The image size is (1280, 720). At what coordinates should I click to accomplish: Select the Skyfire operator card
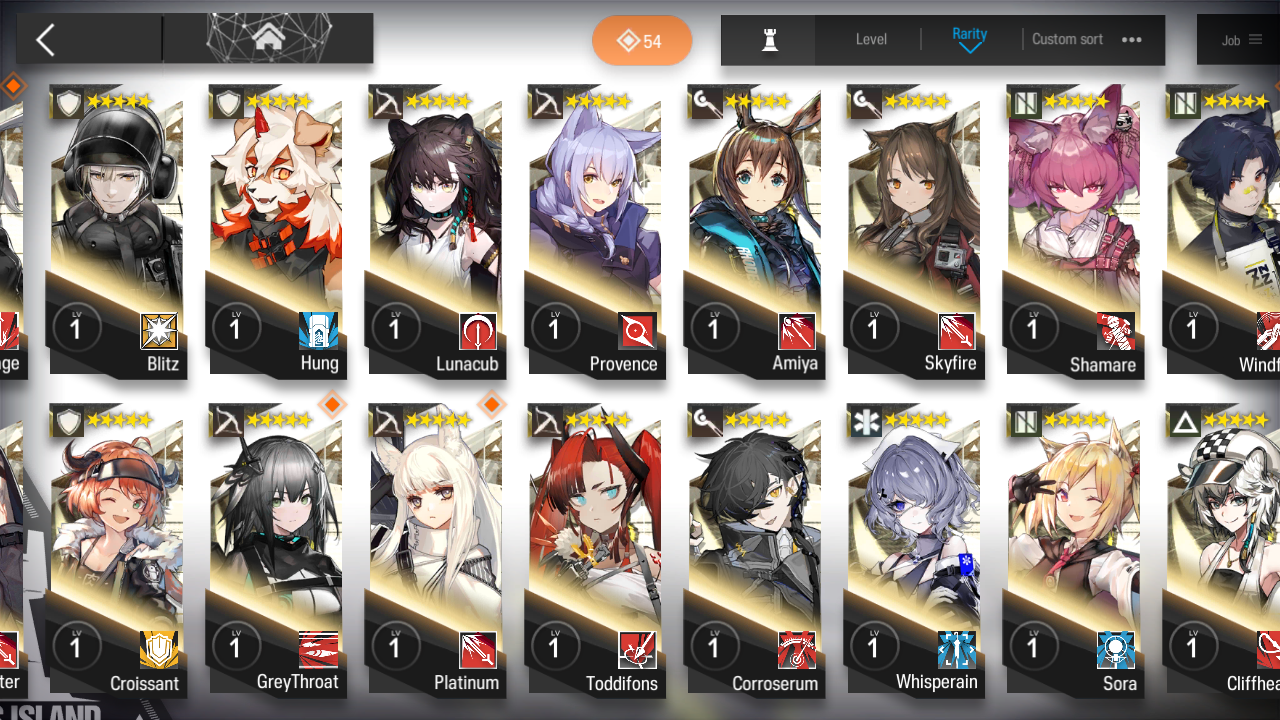click(x=914, y=230)
